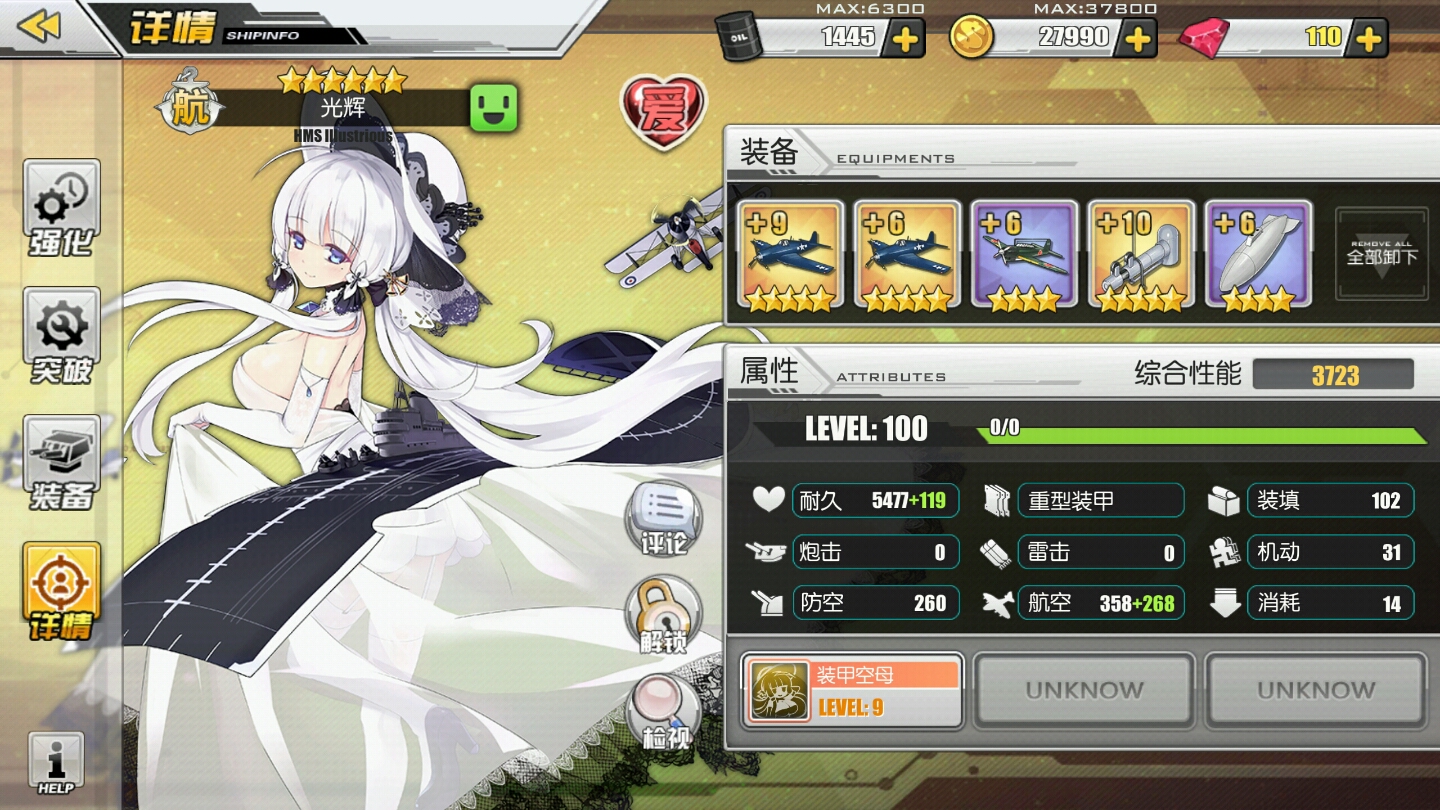Select the +10 catapult equipment slot
The width and height of the screenshot is (1440, 810).
click(1141, 254)
